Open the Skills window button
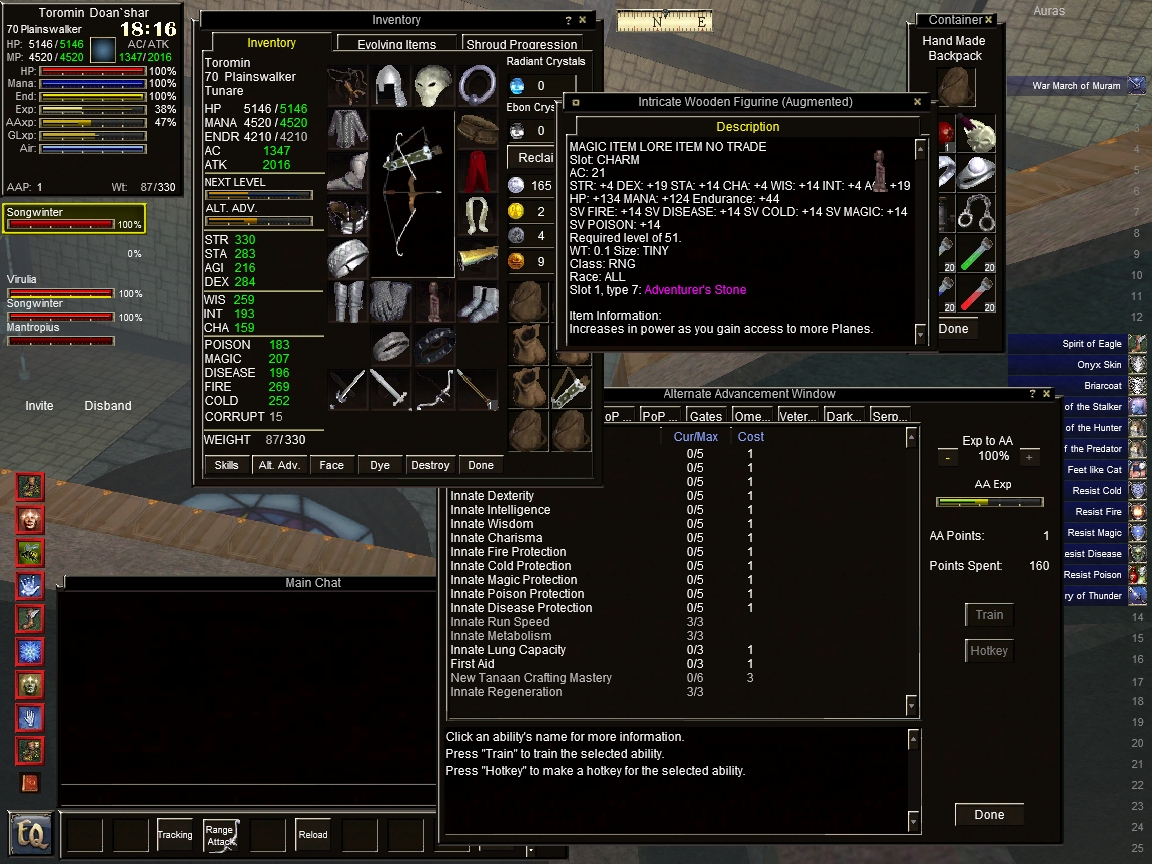This screenshot has height=864, width=1152. 227,465
